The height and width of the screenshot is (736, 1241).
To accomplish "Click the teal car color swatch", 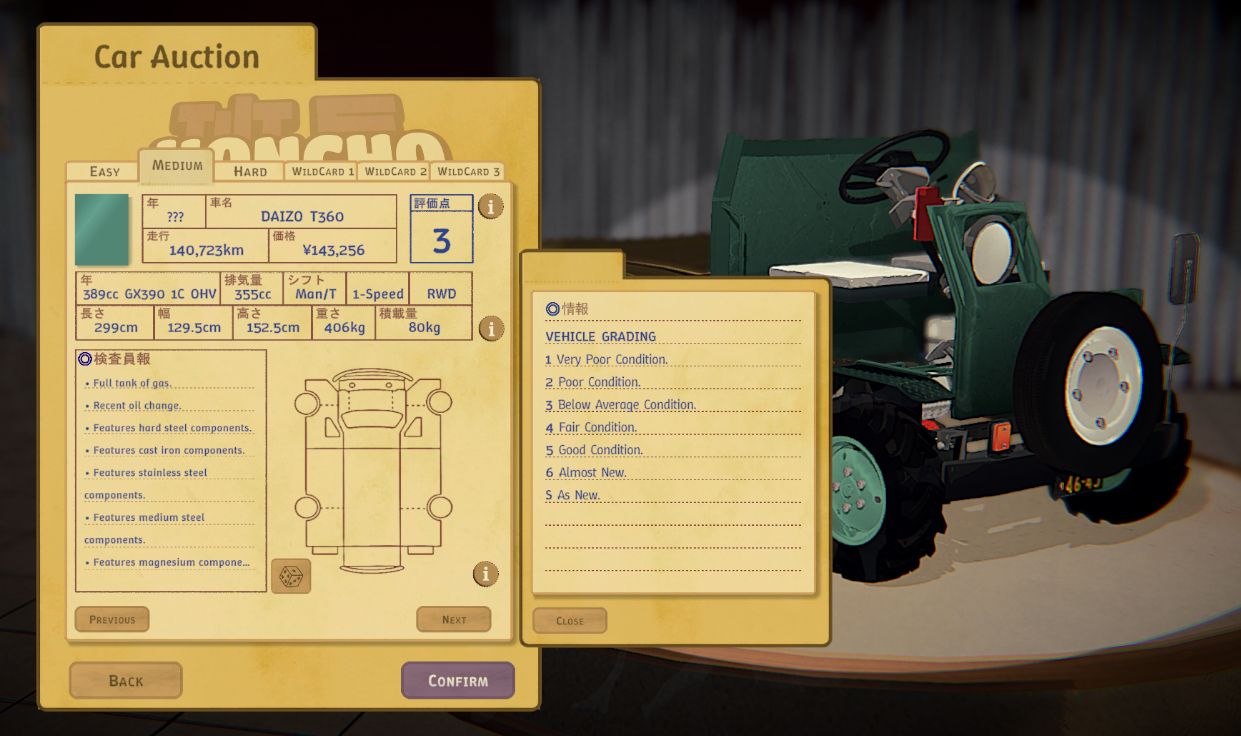I will click(x=102, y=229).
